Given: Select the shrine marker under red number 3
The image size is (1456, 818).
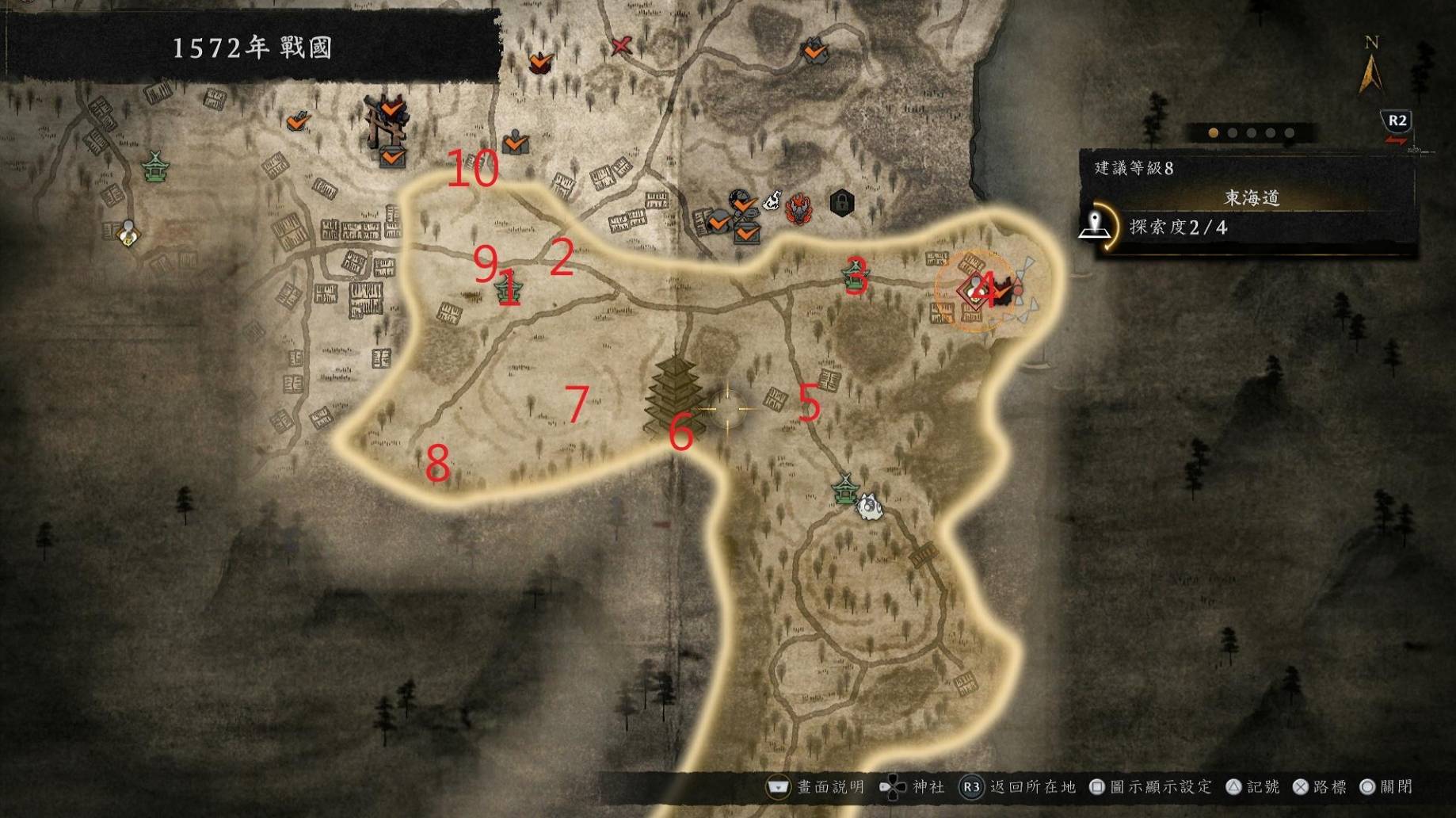Looking at the screenshot, I should (856, 275).
